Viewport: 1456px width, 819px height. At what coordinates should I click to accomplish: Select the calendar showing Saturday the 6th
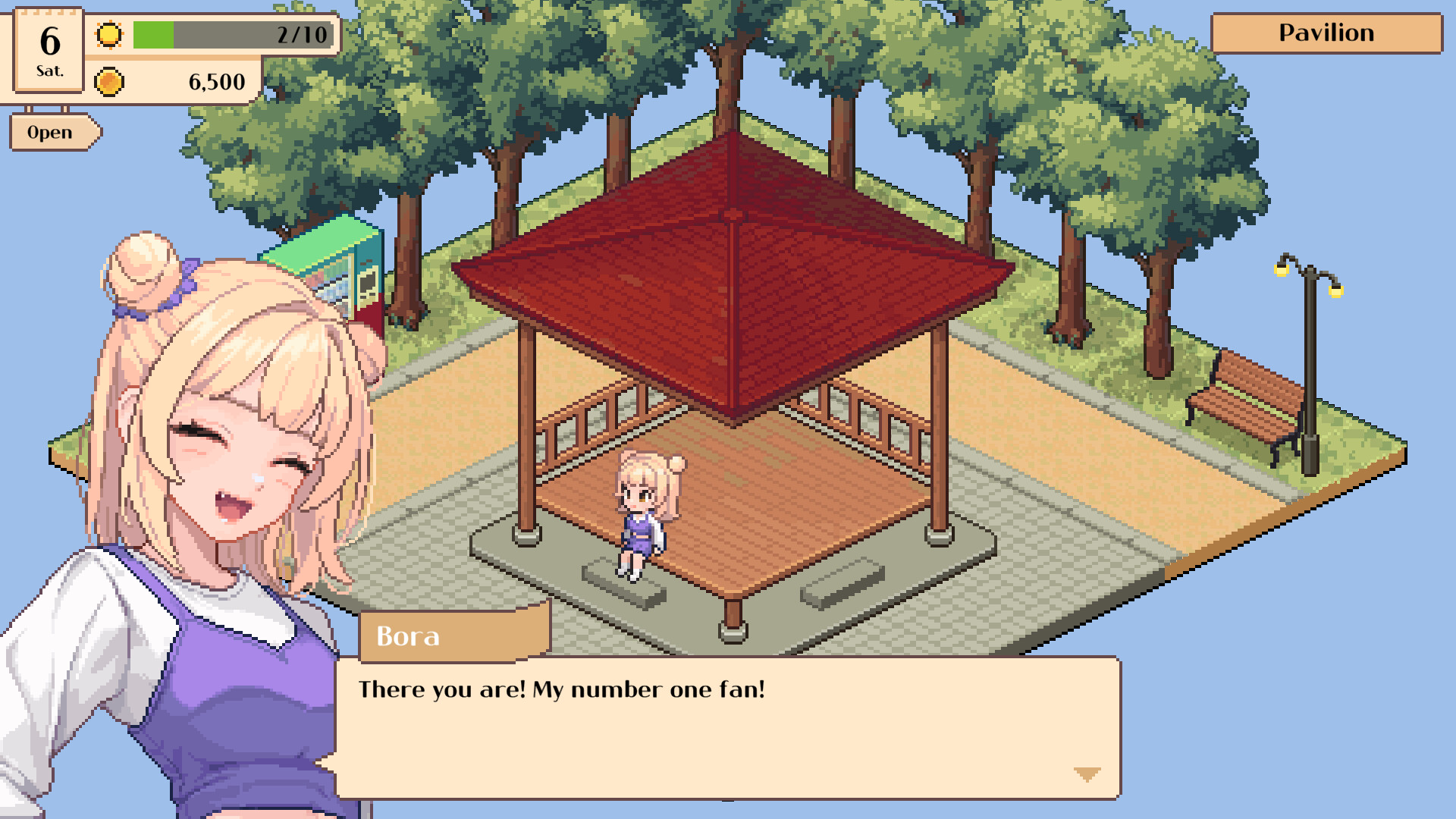coord(47,49)
